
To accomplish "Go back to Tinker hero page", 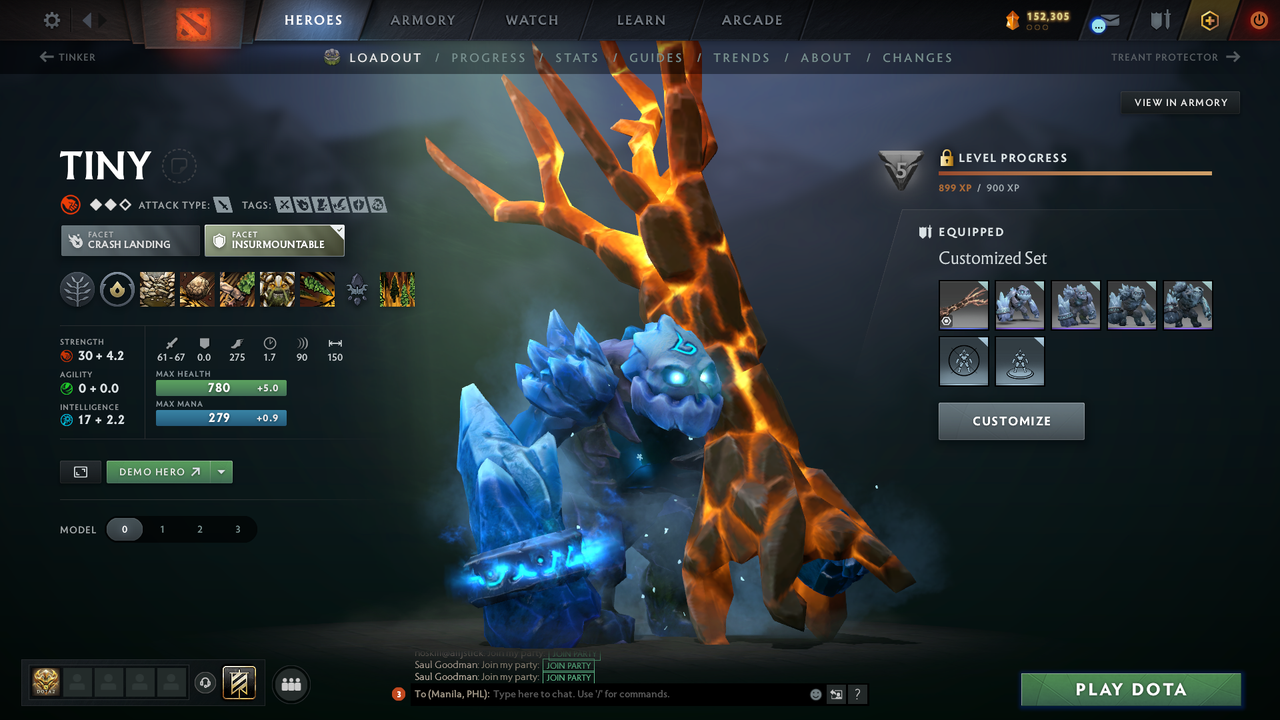I will [x=67, y=57].
